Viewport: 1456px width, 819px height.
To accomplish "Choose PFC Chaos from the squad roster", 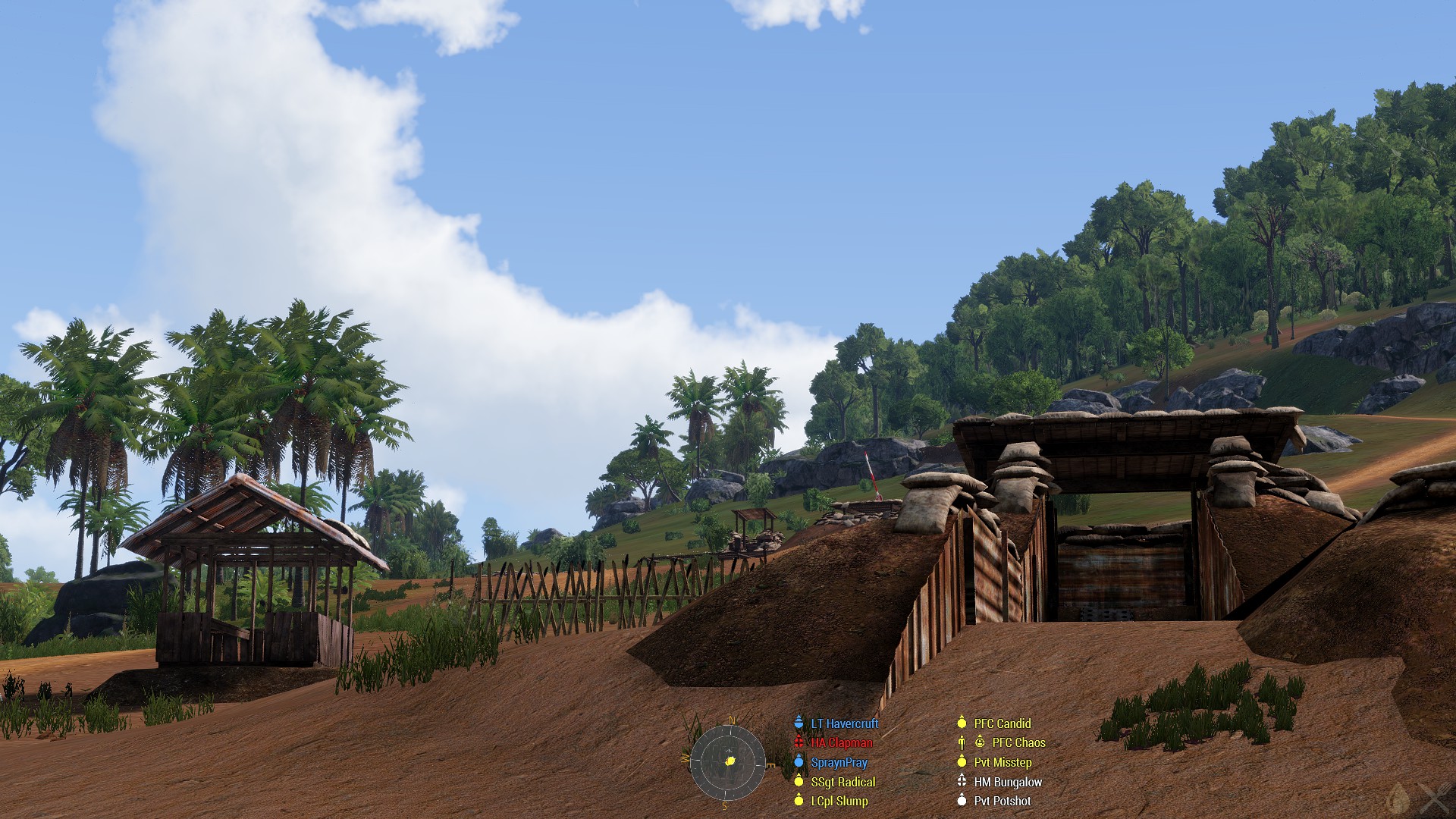I will 1018,743.
